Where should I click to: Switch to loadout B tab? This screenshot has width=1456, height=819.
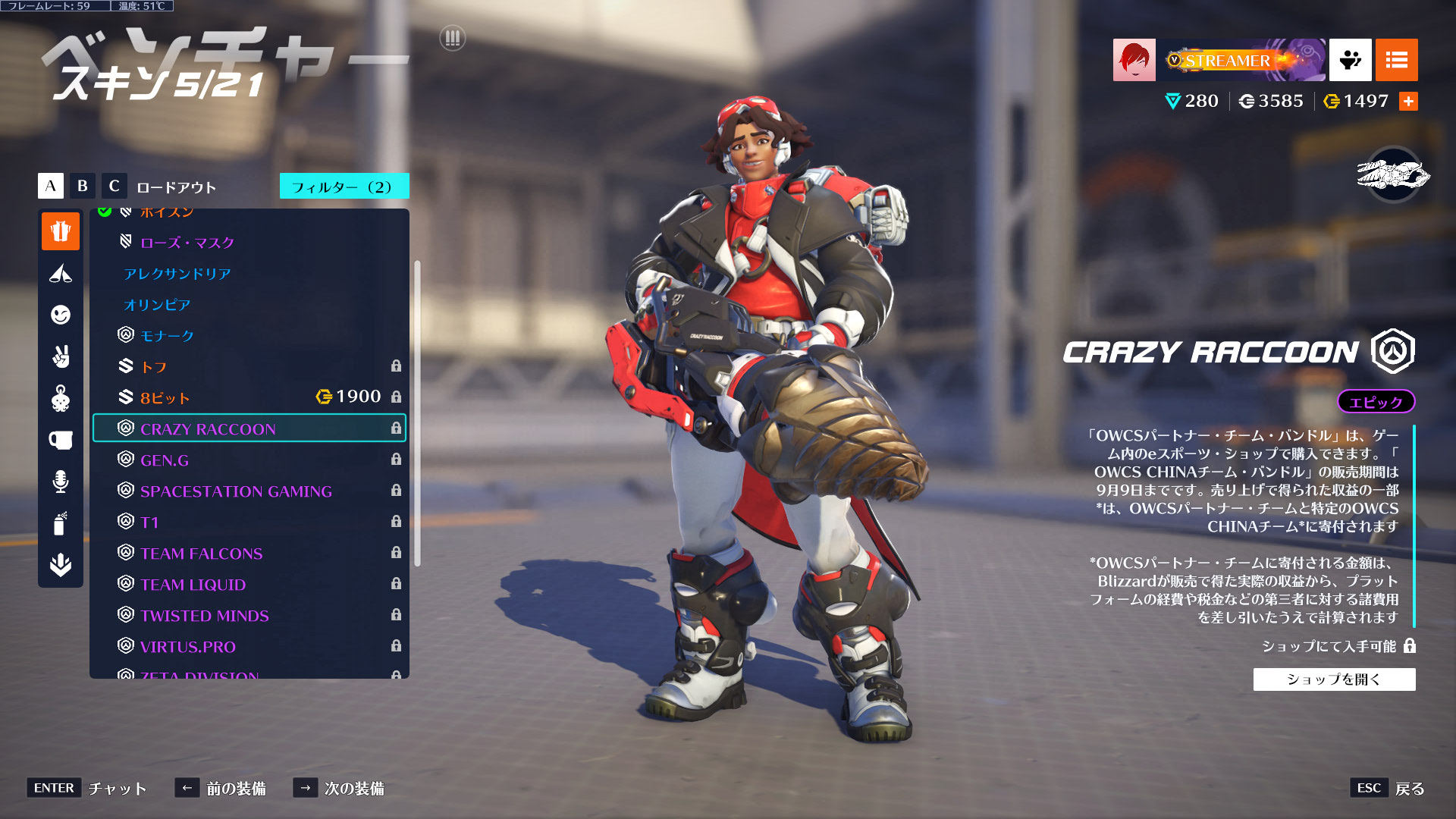(83, 186)
